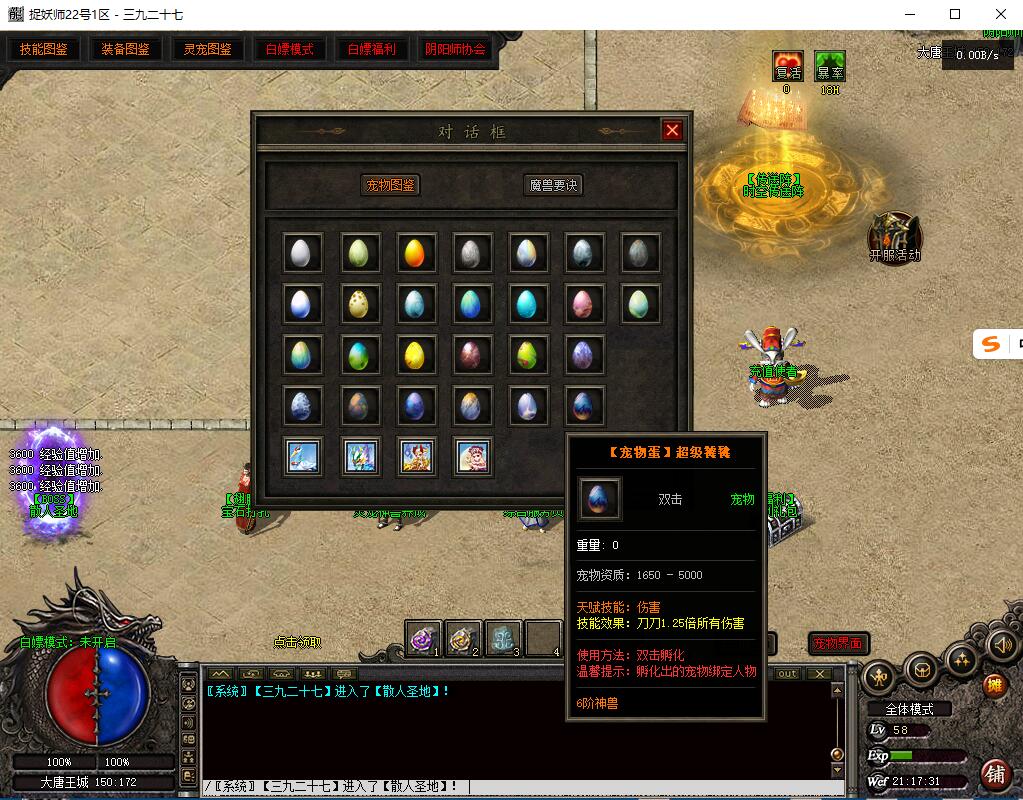Open the 阴阳师协会 association menu
The image size is (1023, 800).
pos(455,49)
